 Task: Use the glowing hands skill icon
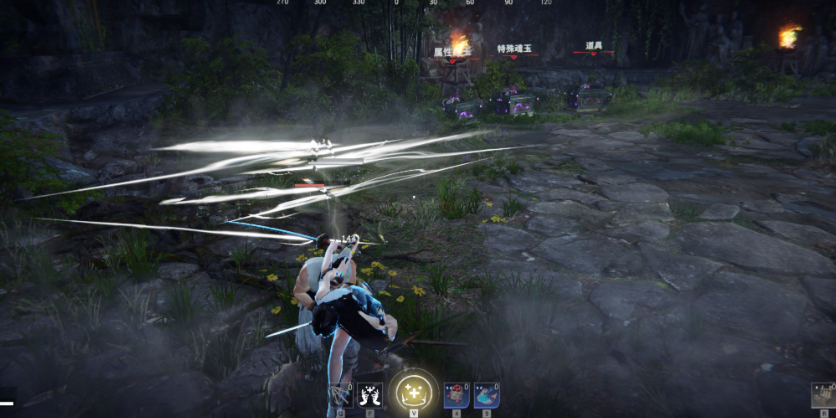pyautogui.click(x=370, y=396)
